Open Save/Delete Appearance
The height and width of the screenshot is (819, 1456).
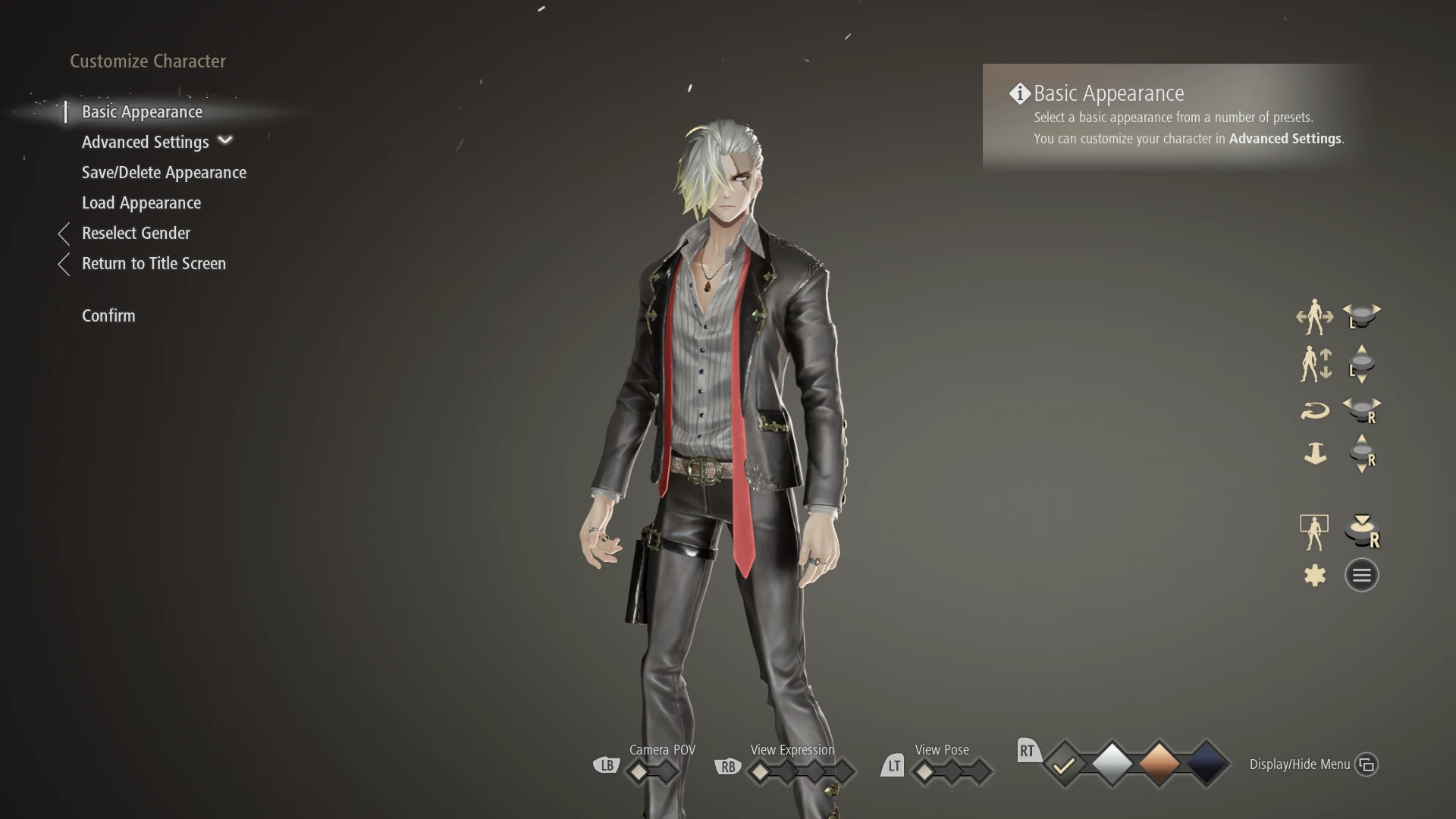coord(164,172)
